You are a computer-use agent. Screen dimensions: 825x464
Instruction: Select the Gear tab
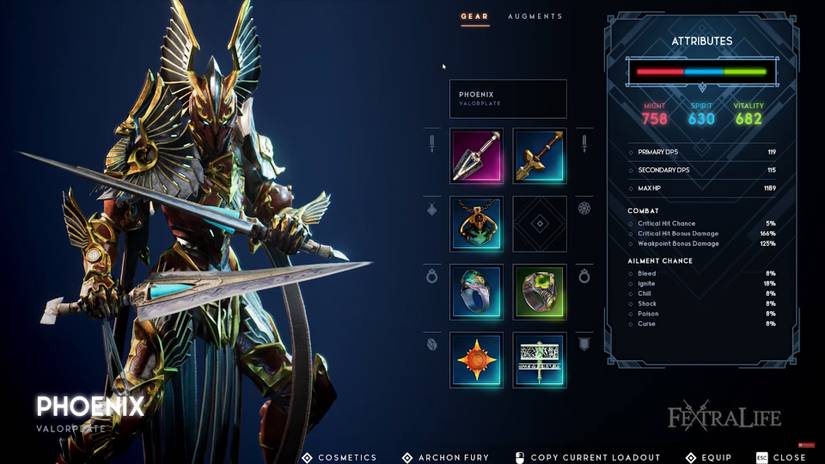click(x=474, y=17)
